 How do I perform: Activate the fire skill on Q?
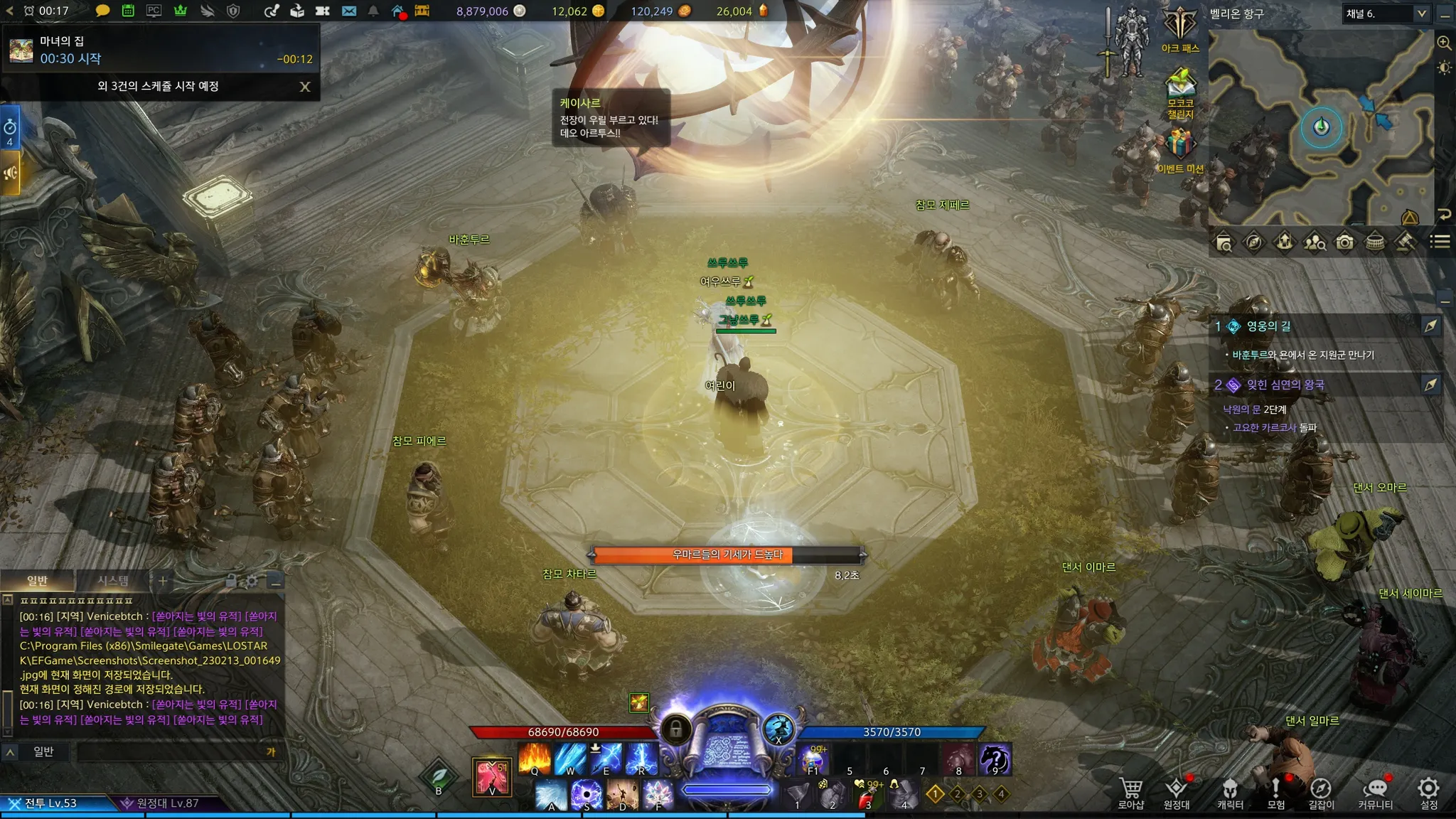(x=535, y=758)
